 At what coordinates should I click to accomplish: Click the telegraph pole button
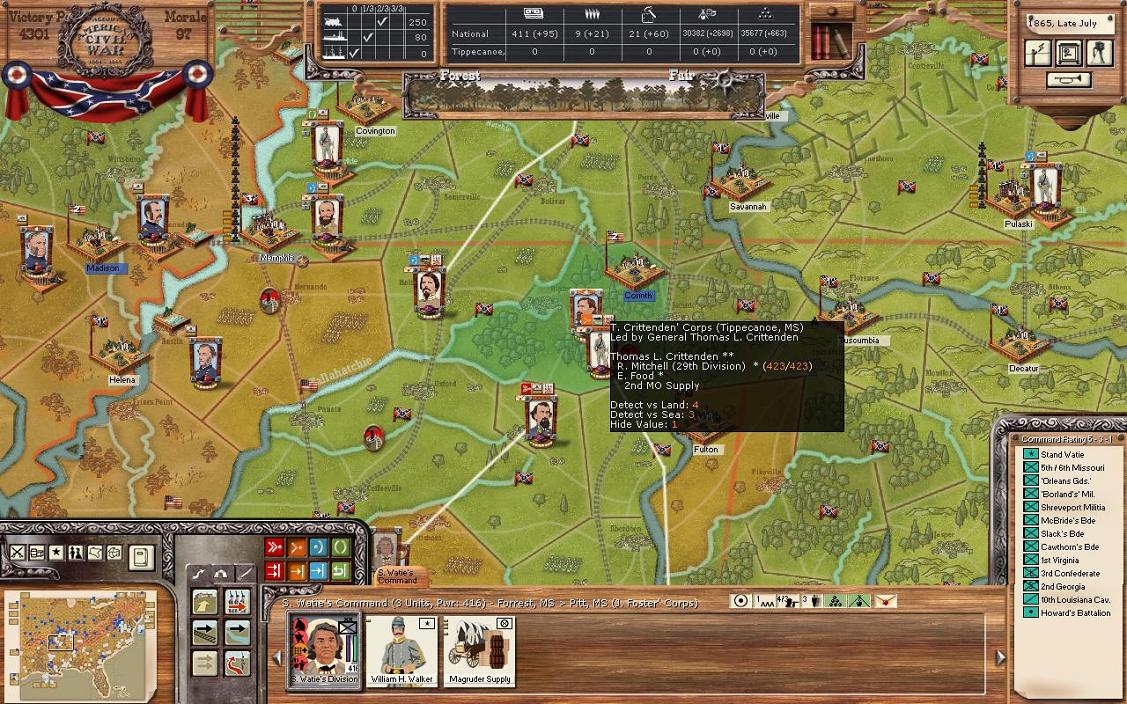(1040, 53)
